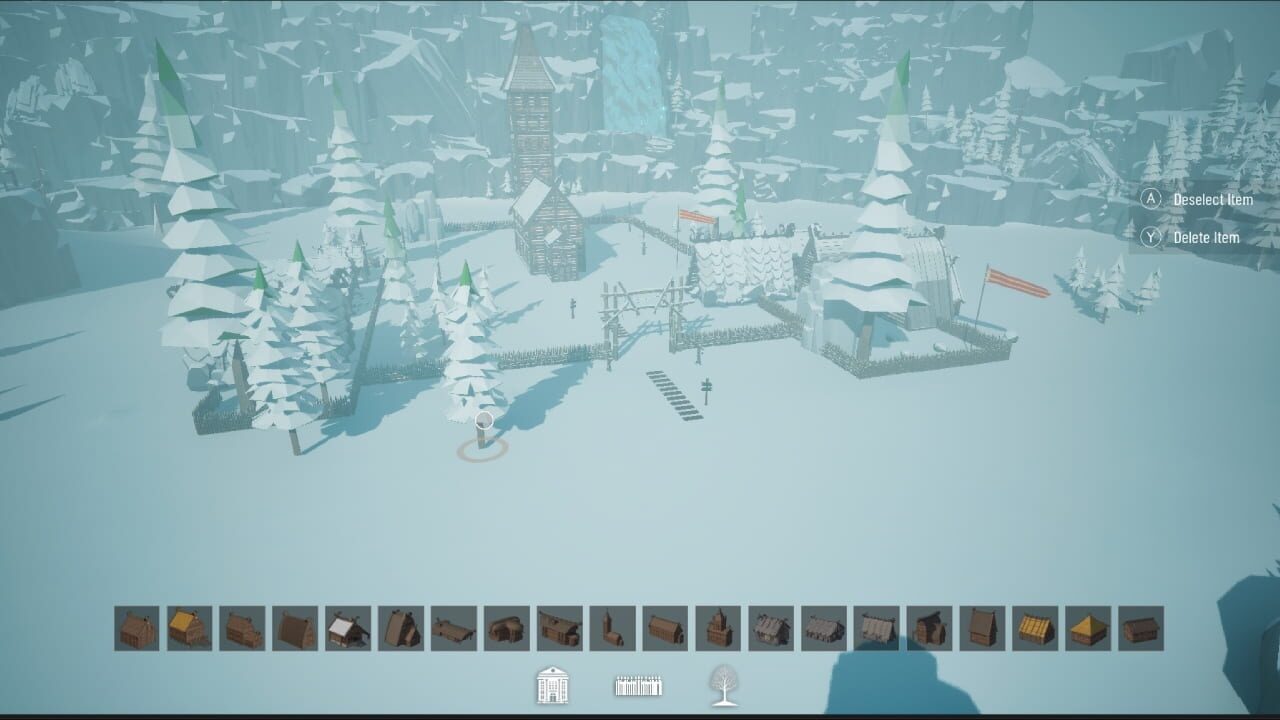The width and height of the screenshot is (1280, 720).
Task: Select the small chapel with steeple thumbnail
Action: pos(719,624)
